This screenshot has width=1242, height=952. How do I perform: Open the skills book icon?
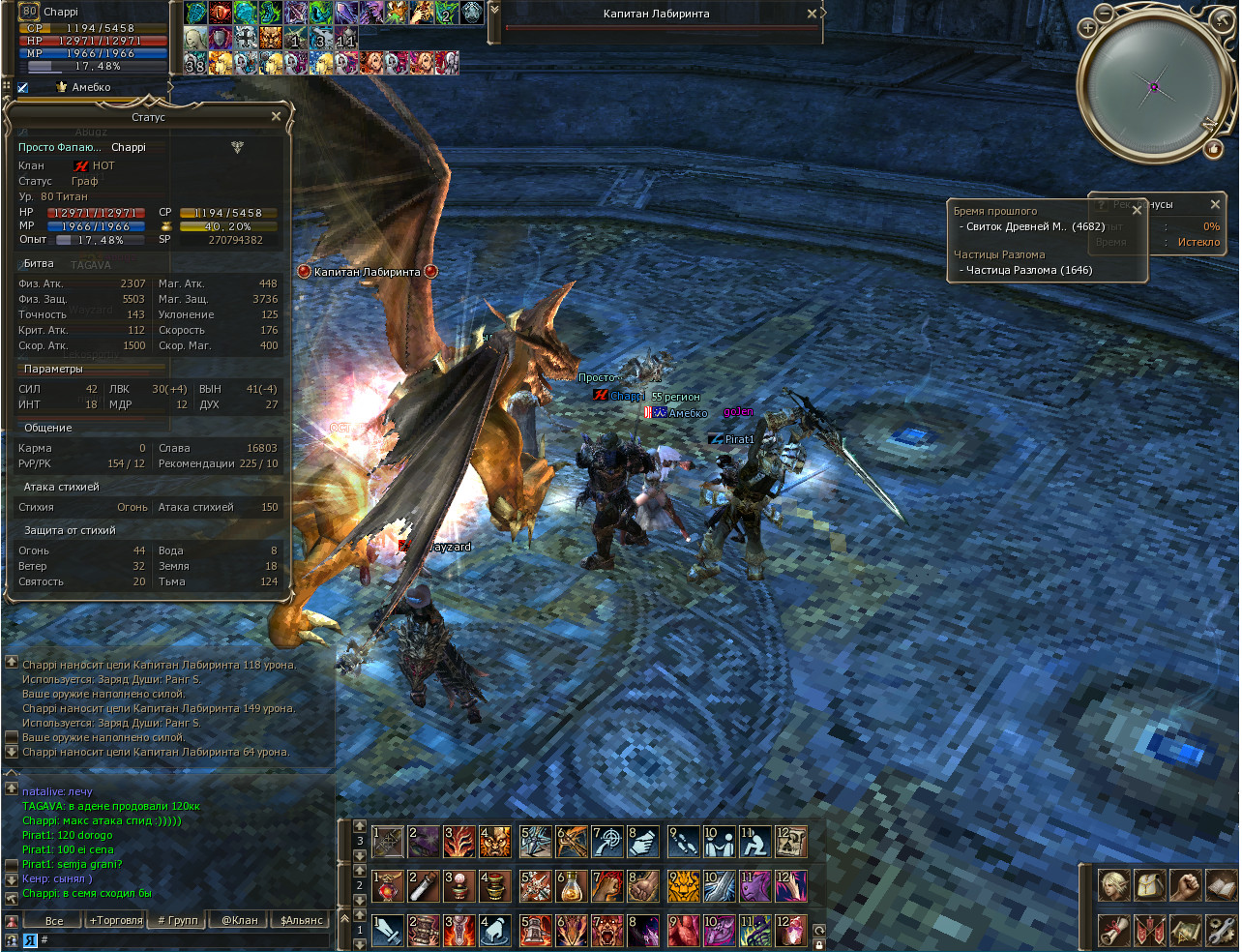click(1221, 885)
